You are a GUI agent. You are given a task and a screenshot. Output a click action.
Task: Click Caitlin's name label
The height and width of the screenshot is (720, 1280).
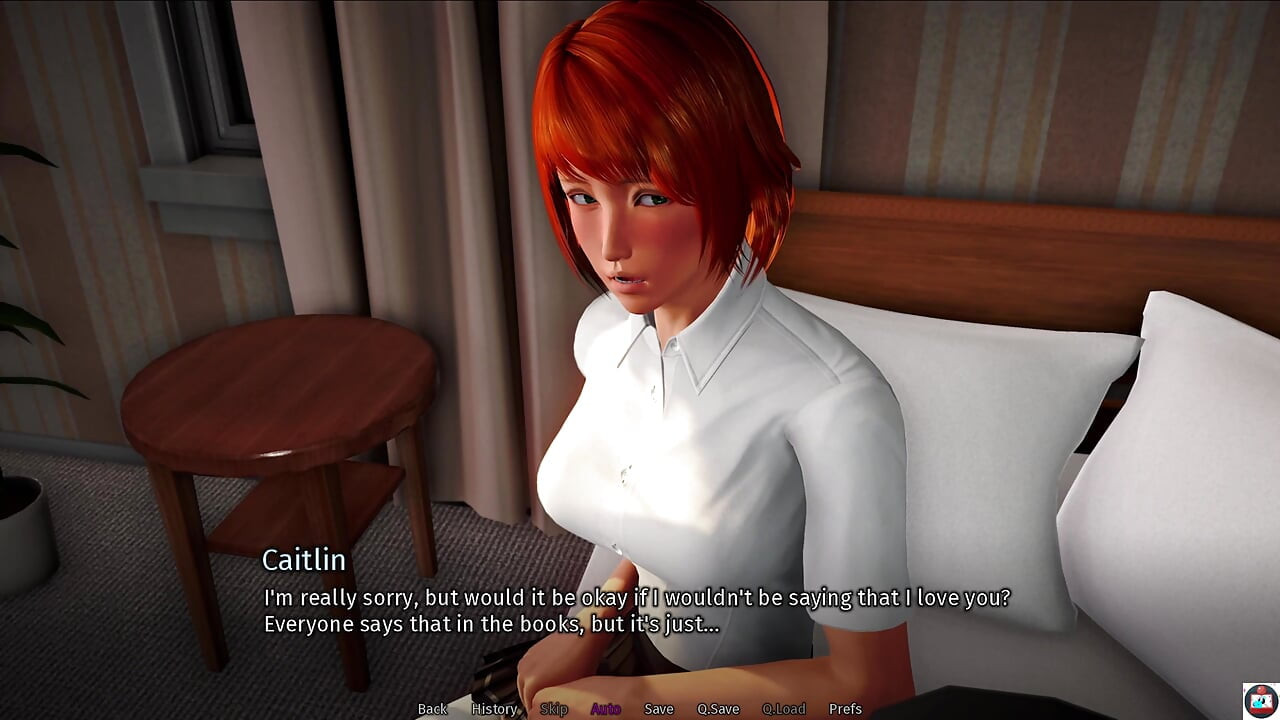pyautogui.click(x=304, y=561)
